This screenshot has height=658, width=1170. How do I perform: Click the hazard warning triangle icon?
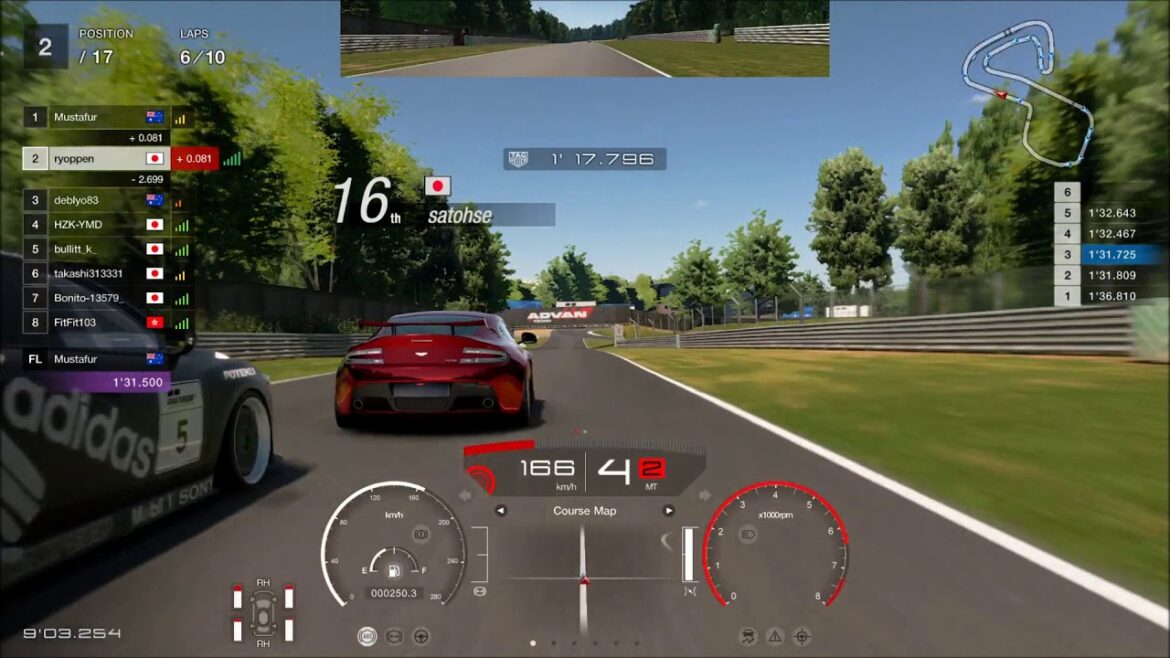tap(775, 636)
